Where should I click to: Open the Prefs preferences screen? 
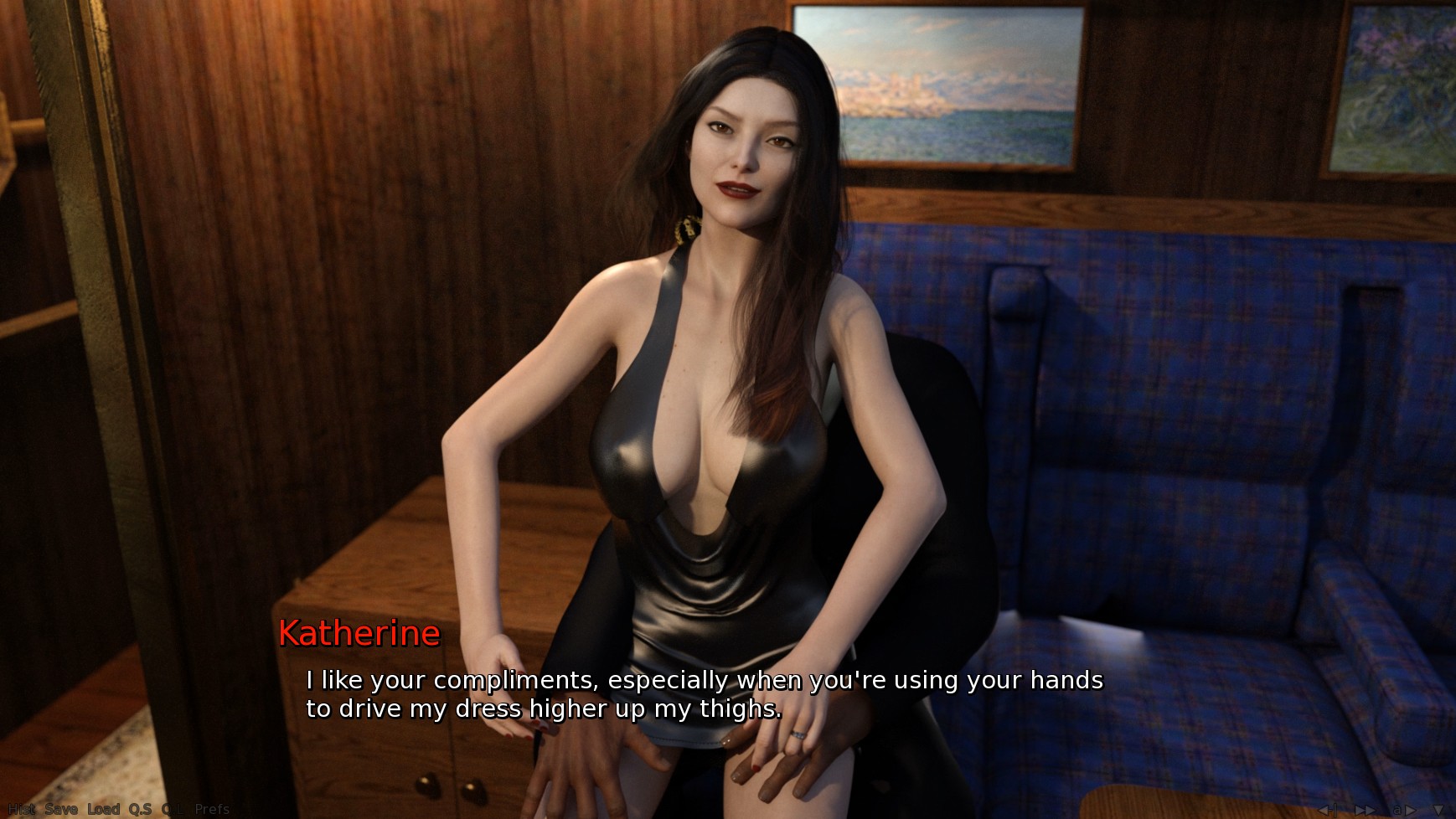(212, 809)
